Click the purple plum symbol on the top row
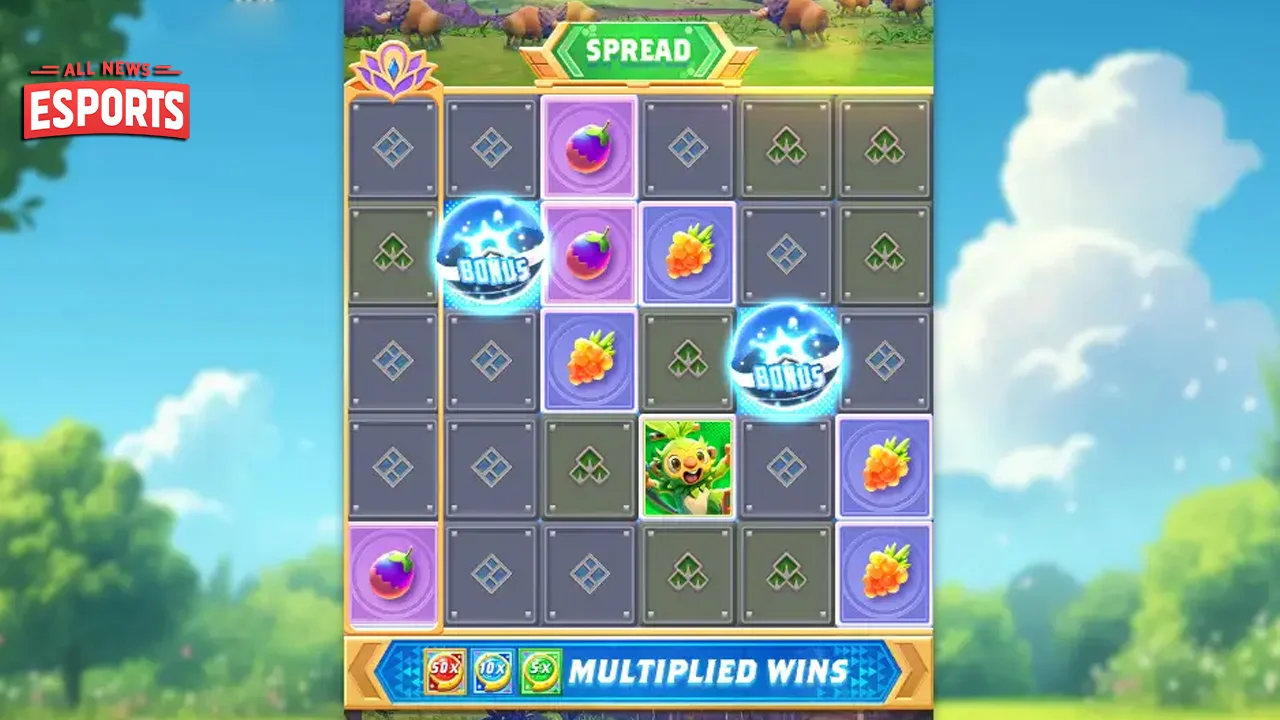 [590, 148]
